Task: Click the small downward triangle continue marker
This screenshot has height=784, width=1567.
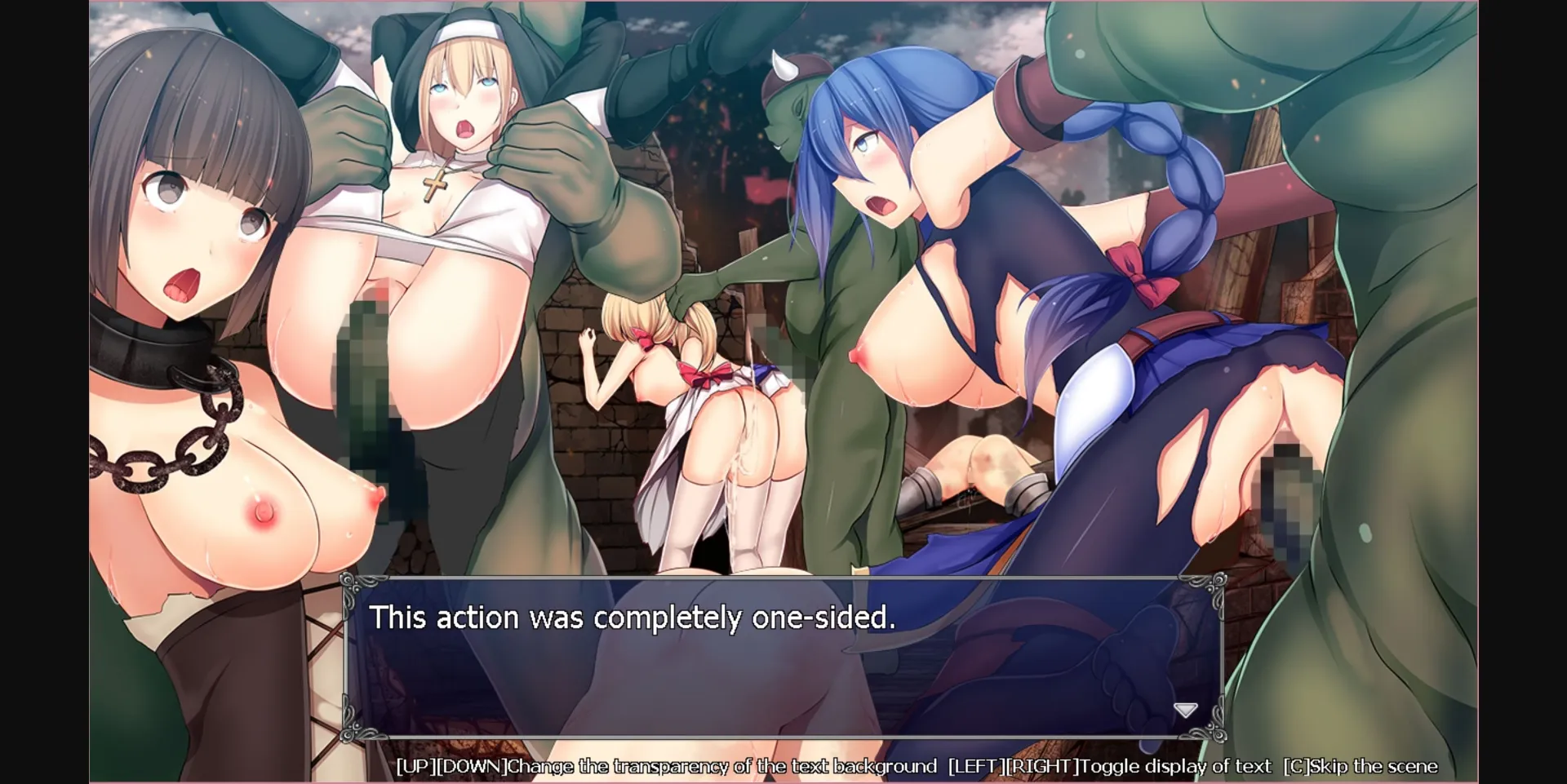Action: pyautogui.click(x=1186, y=709)
